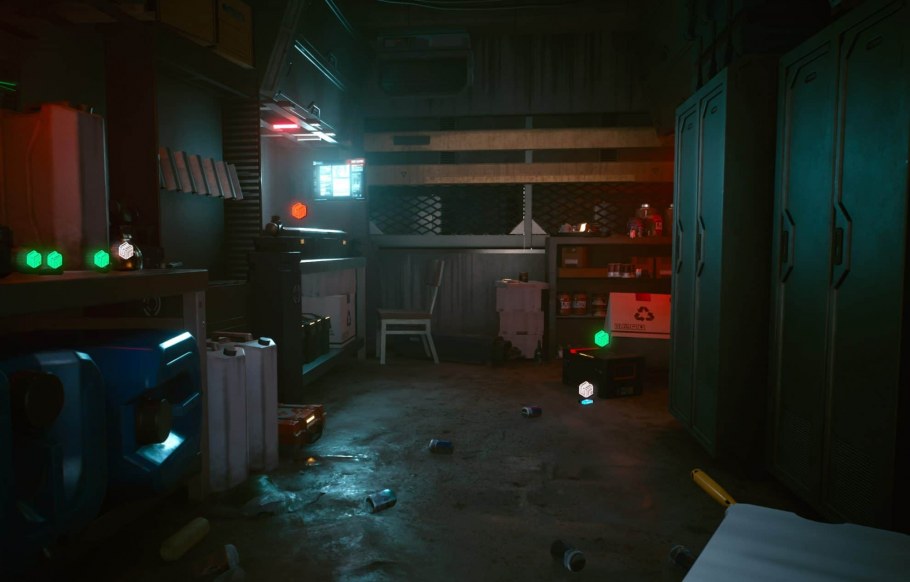Choose the white loot marker on the workbench

(x=126, y=251)
